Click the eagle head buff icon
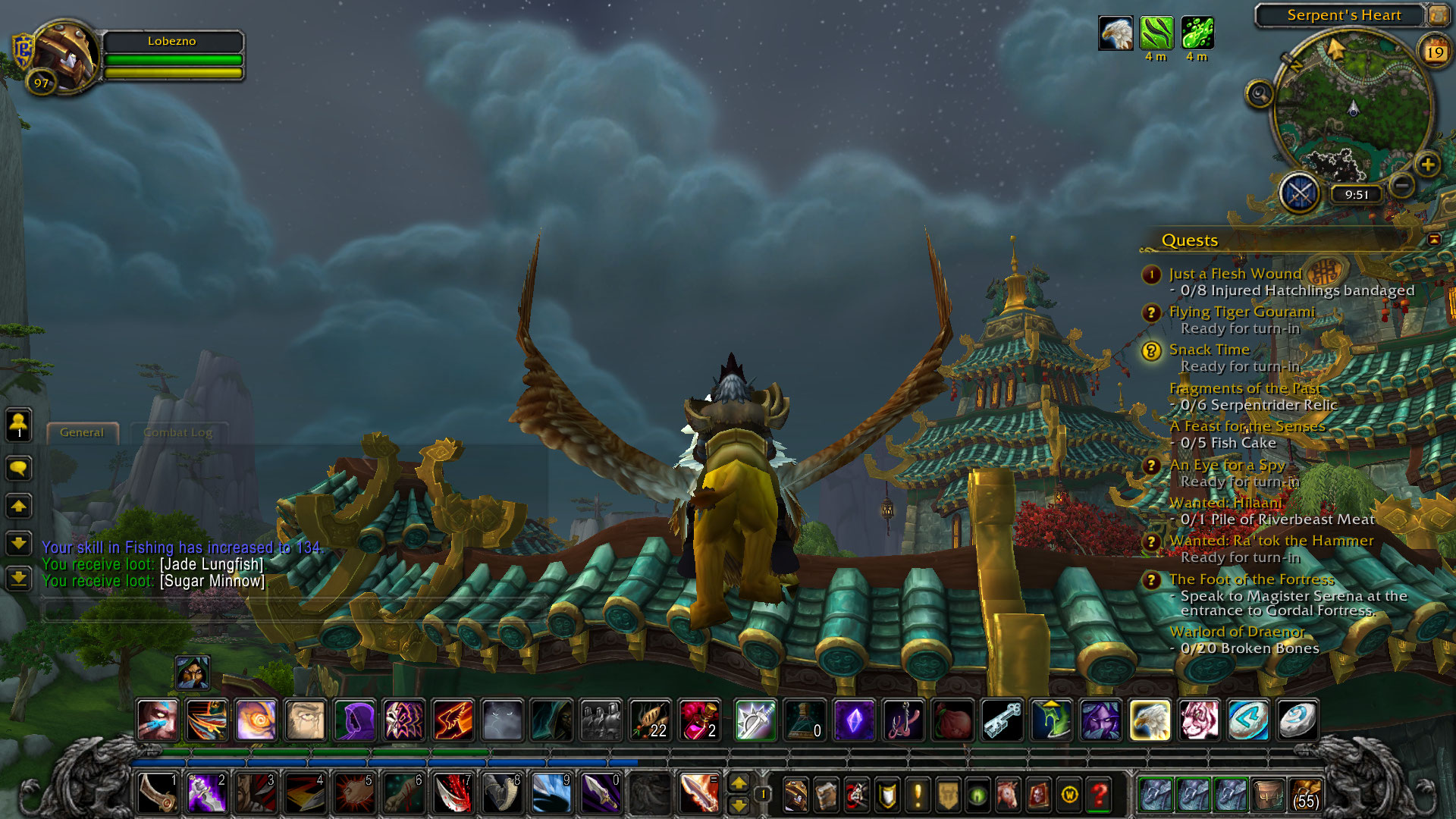 [1116, 33]
